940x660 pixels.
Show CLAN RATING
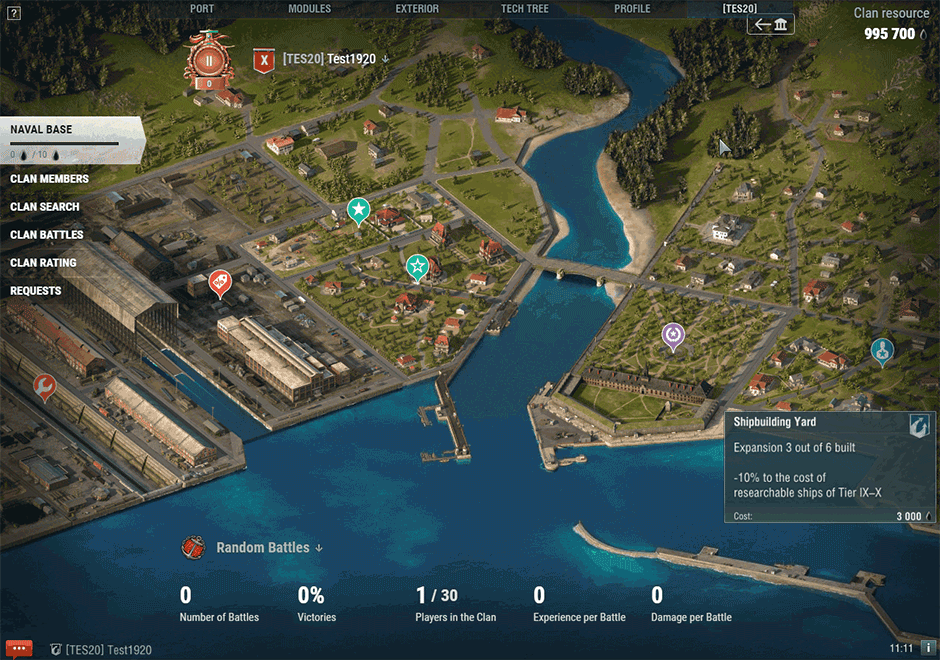pyautogui.click(x=43, y=263)
